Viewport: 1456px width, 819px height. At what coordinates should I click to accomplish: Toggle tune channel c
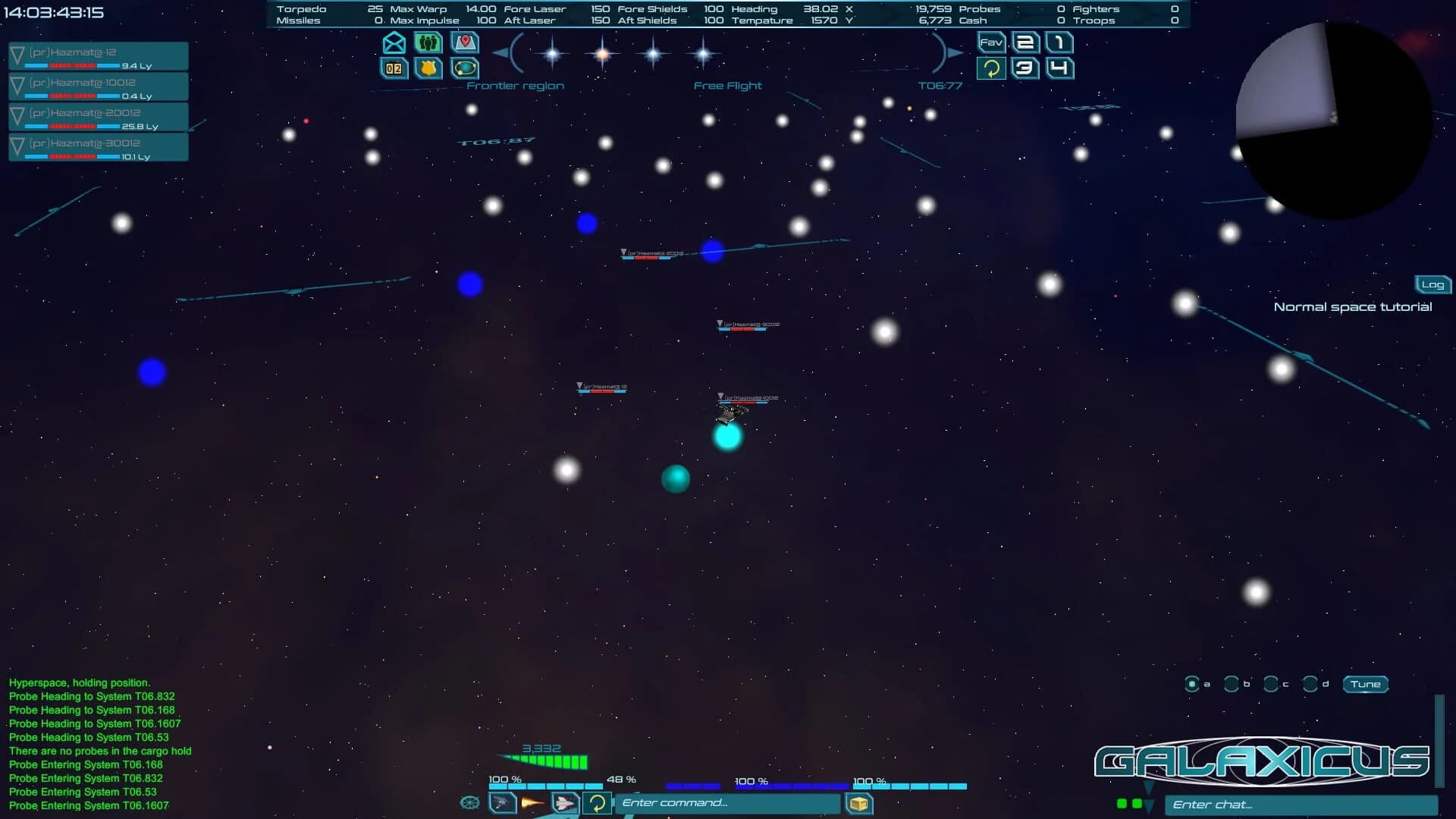1270,684
